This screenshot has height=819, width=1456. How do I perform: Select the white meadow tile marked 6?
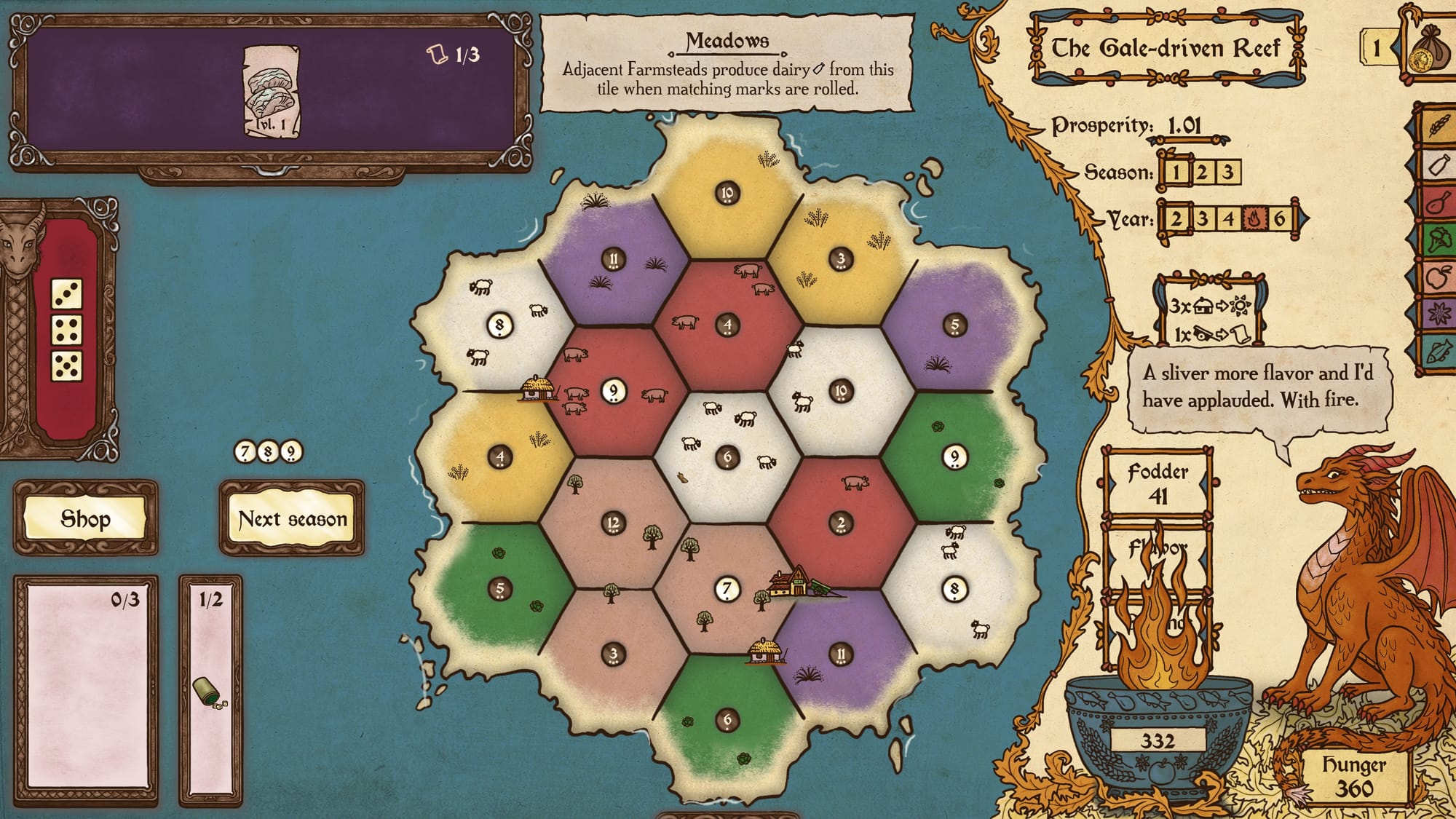pos(727,456)
